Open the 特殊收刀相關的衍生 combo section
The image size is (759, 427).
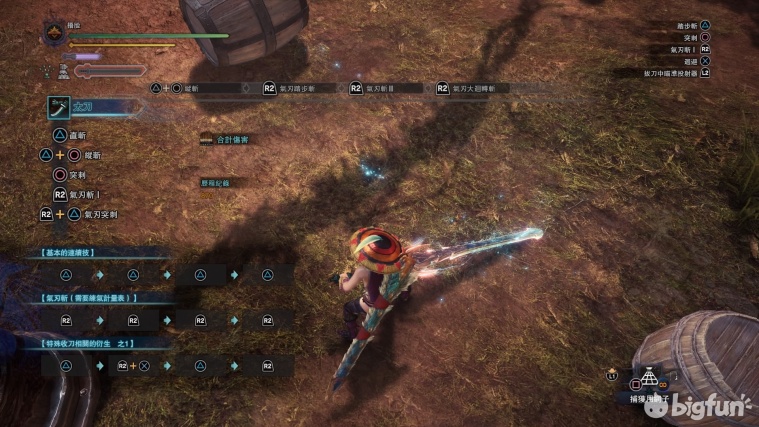click(x=88, y=343)
